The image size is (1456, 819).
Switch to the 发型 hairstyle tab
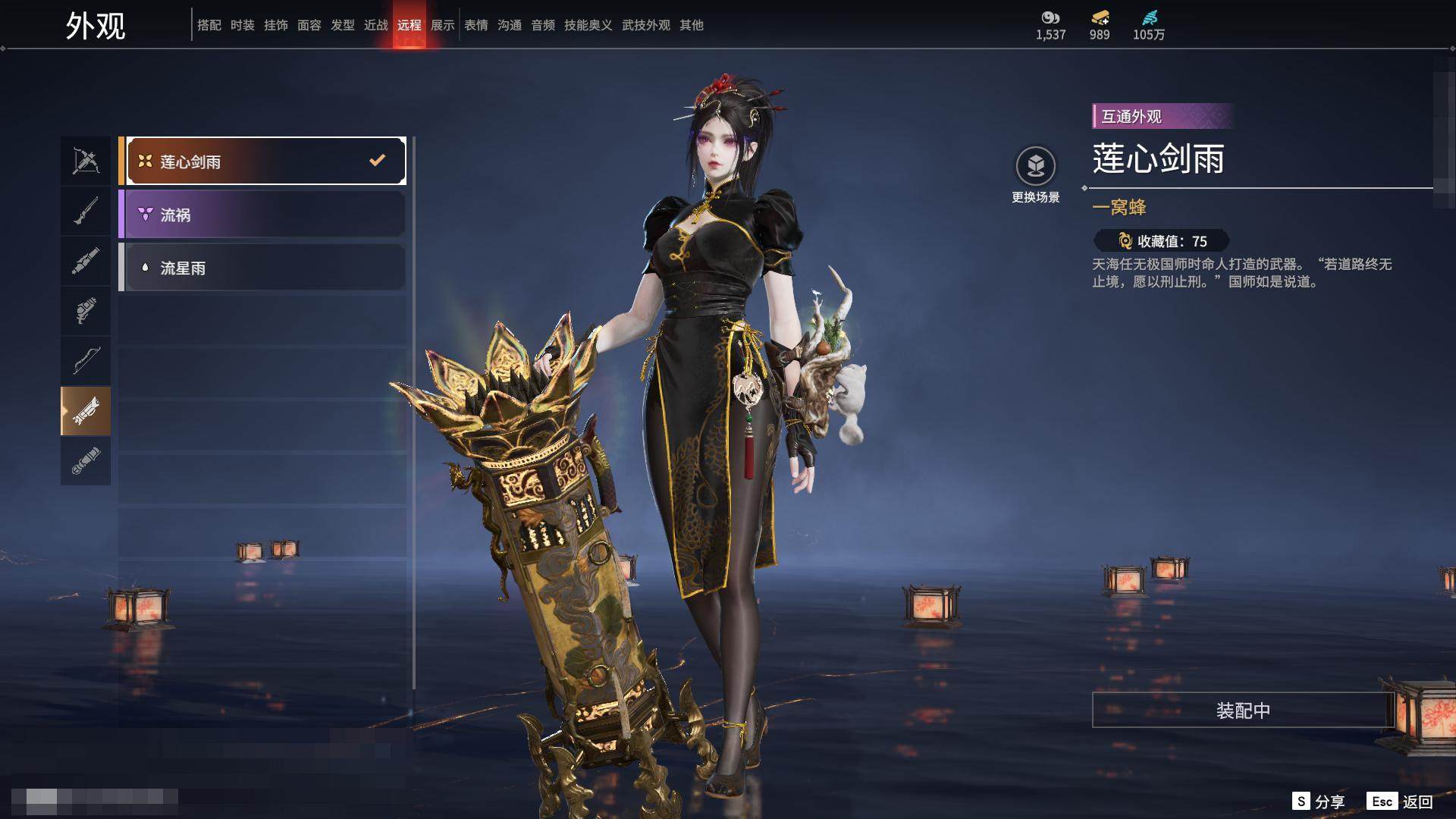(x=343, y=25)
